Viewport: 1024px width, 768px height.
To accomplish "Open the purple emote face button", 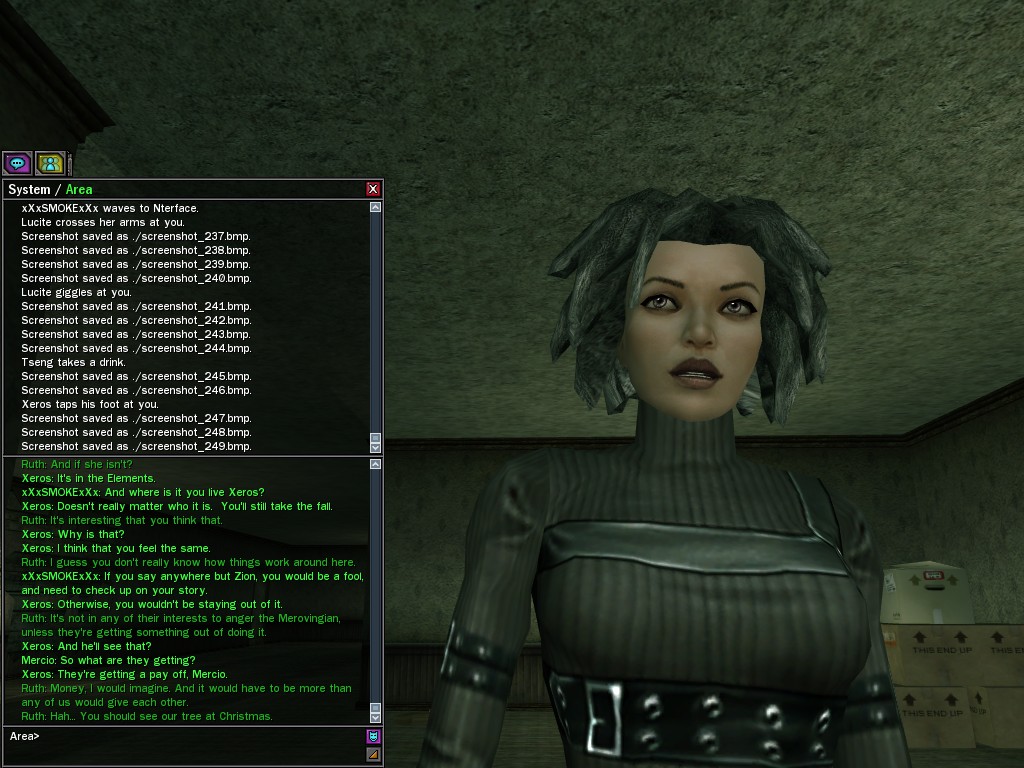I will click(x=374, y=736).
